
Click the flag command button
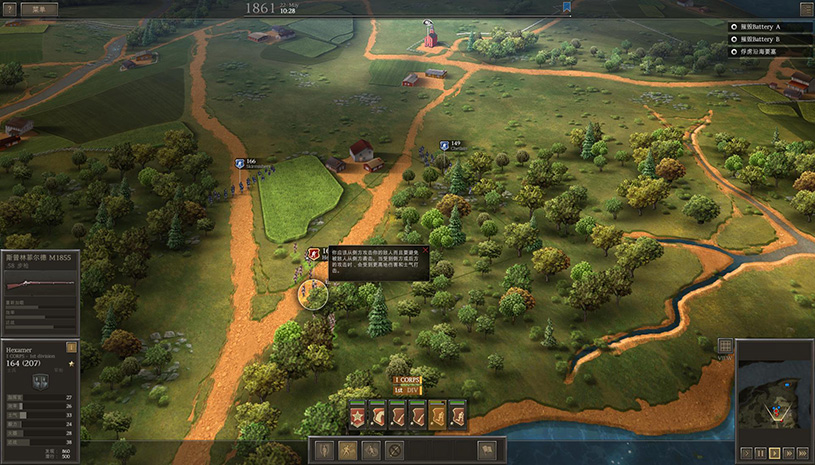(x=487, y=450)
